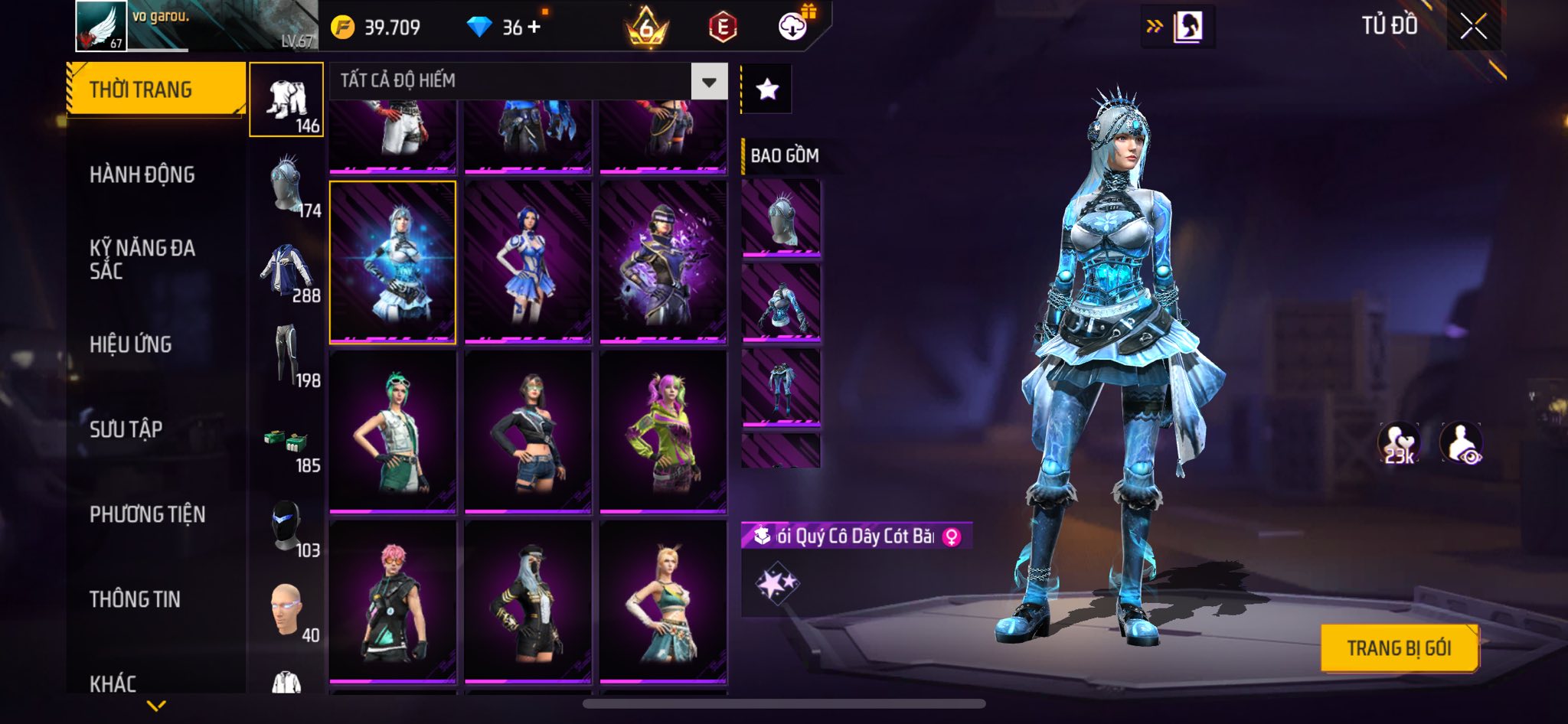1568x724 pixels.
Task: Open the jackets subcategory with 288 items
Action: tap(287, 272)
